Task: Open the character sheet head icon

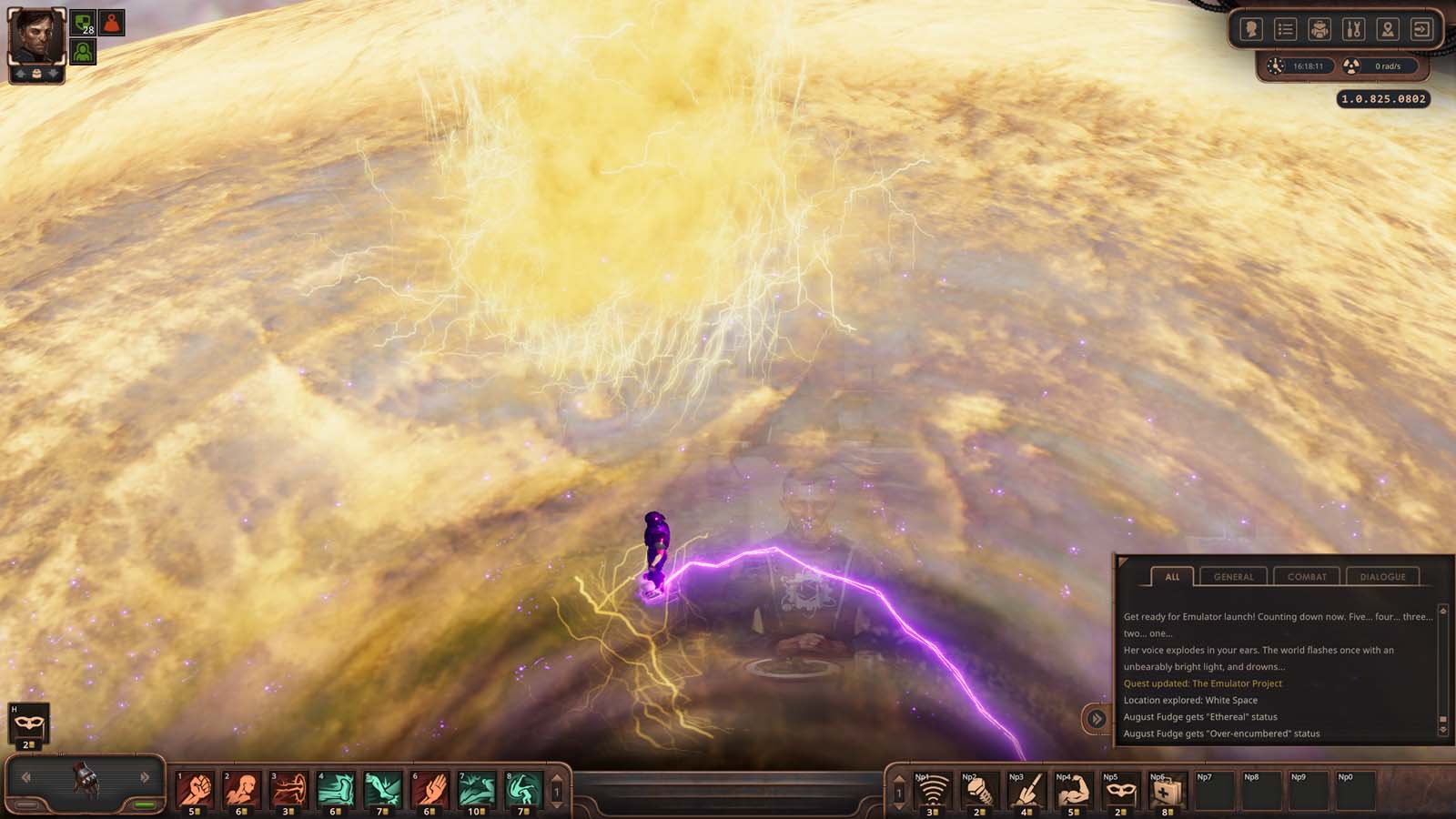Action: (1251, 30)
